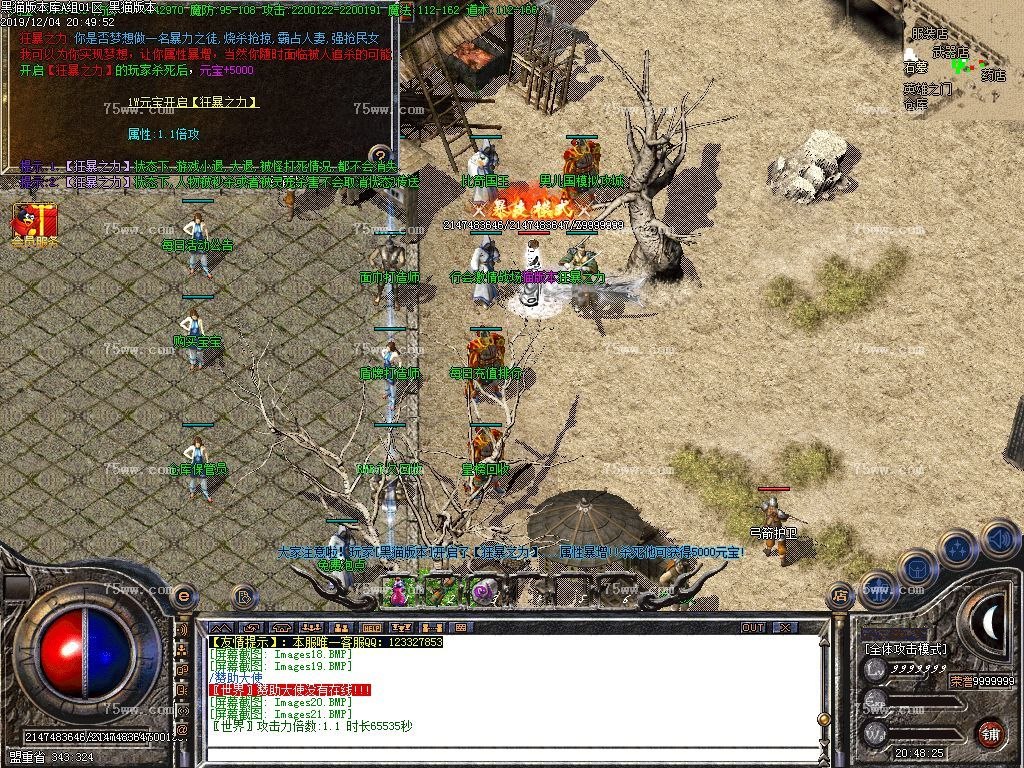Open the HELP button in chat toolbar
The width and height of the screenshot is (1024, 768).
pos(372,627)
